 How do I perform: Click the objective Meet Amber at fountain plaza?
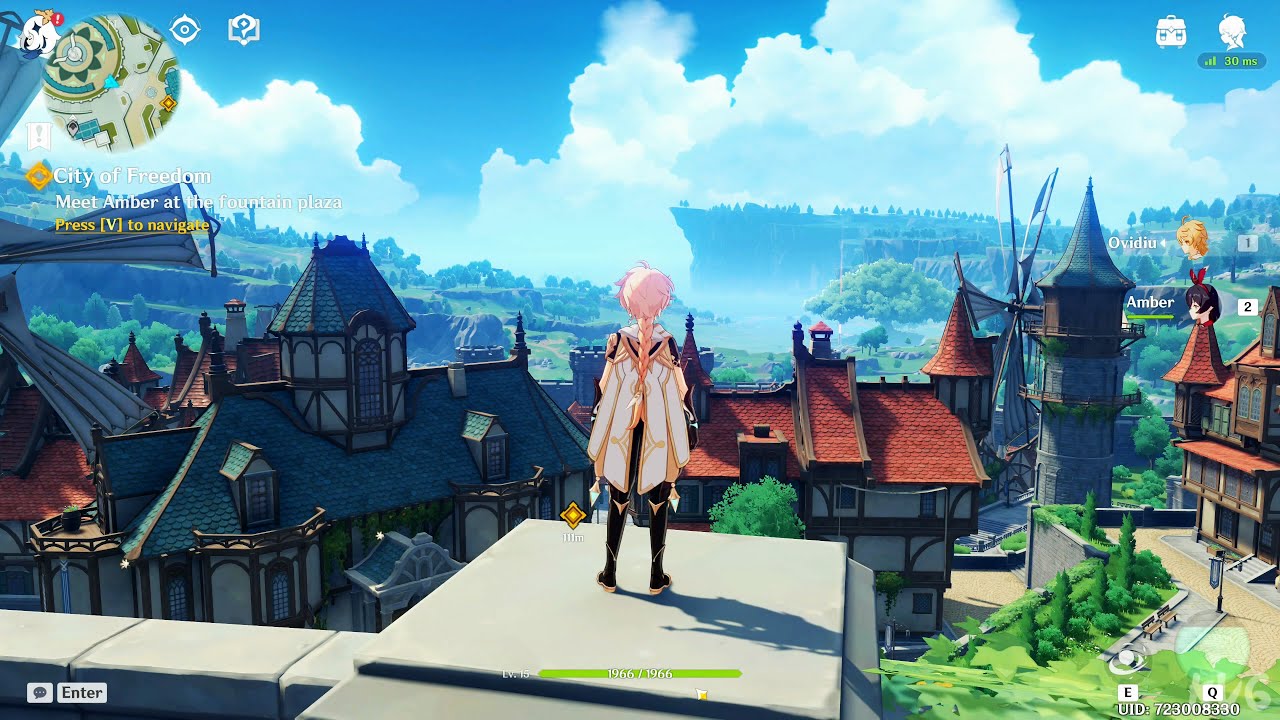(x=197, y=201)
